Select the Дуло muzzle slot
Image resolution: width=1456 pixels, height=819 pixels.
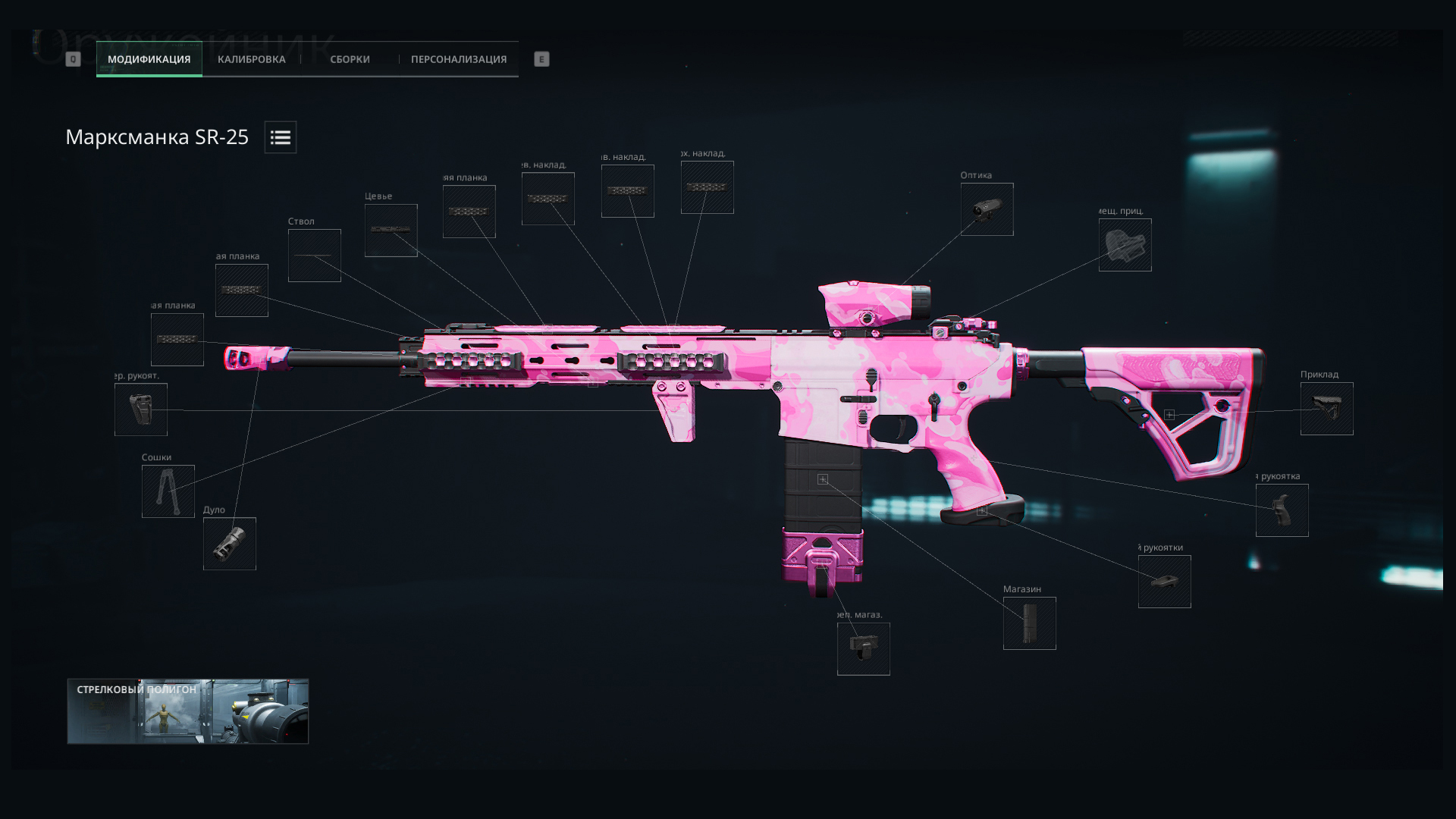tap(229, 544)
